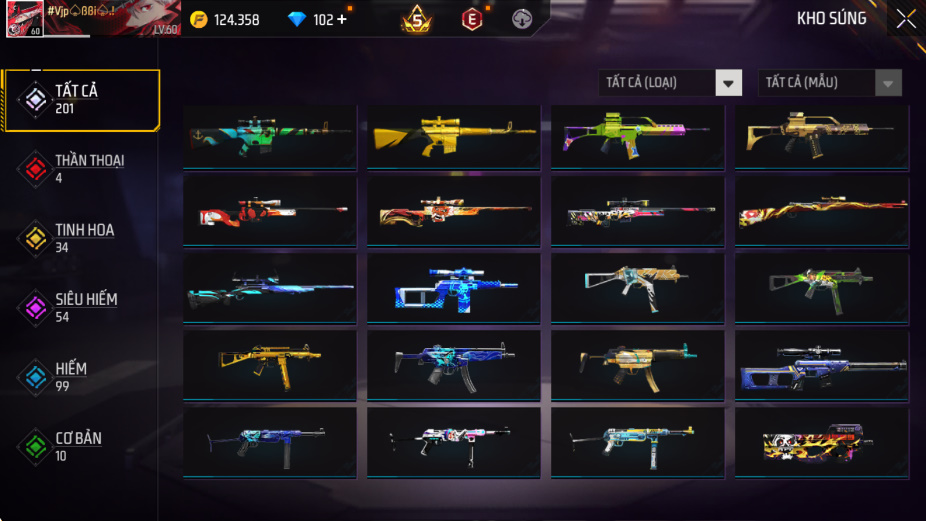Click the gold coin currency icon

pyautogui.click(x=199, y=19)
